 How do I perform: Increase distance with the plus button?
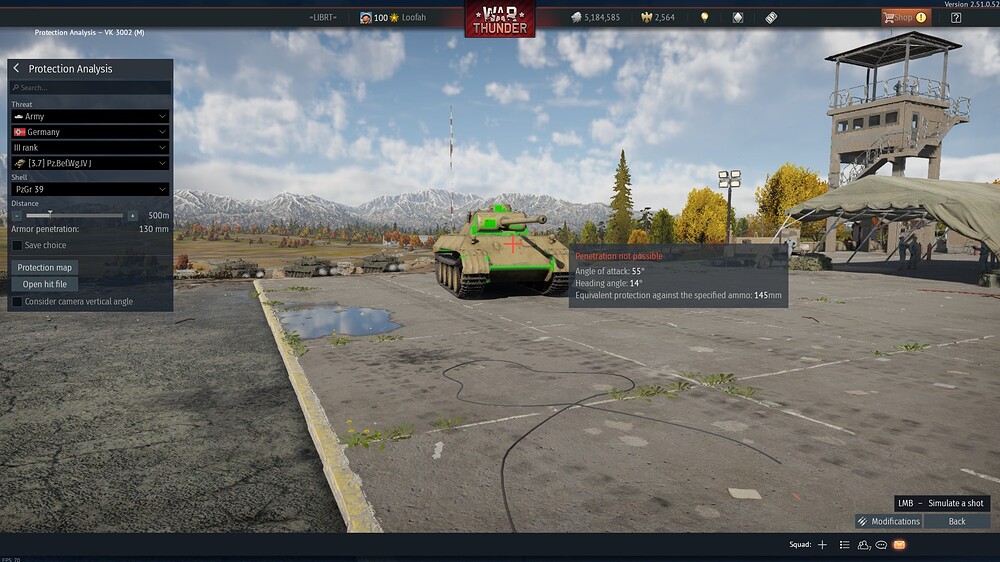[132, 215]
